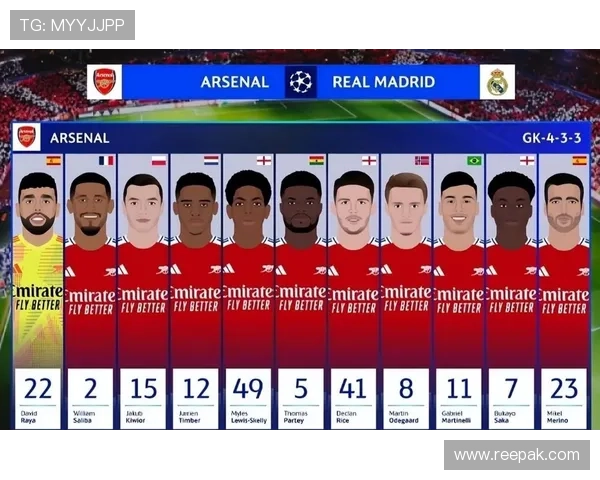The width and height of the screenshot is (600, 480).
Task: Select Mikel Merino's number 23 card
Action: 564,290
